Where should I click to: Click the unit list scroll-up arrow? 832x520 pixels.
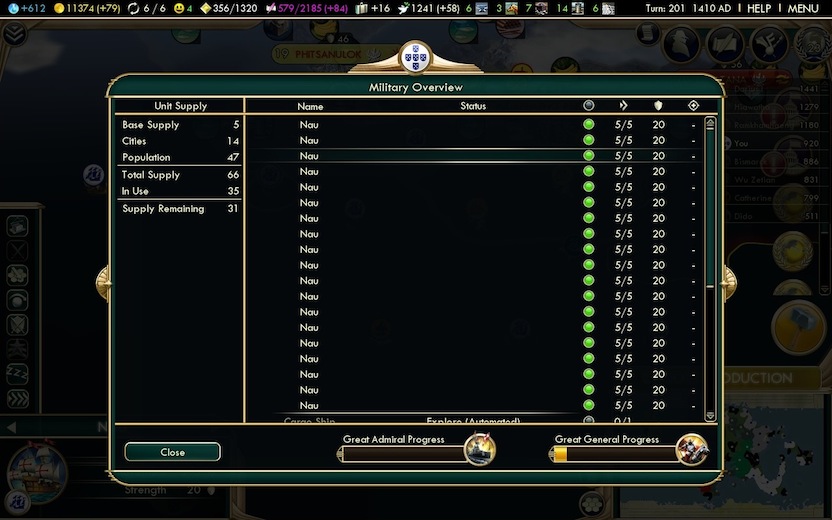coord(710,124)
